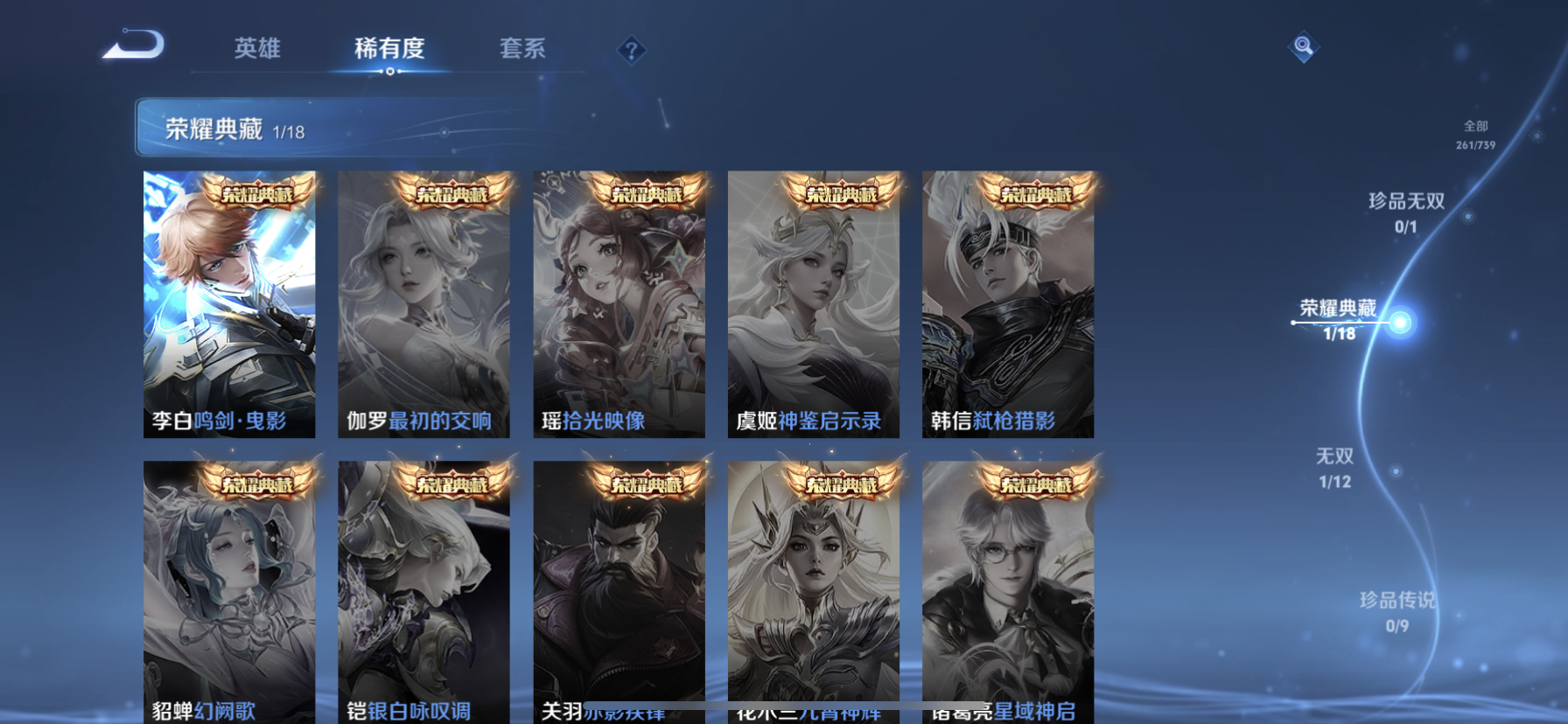Switch to the 英雄 tab

[257, 48]
